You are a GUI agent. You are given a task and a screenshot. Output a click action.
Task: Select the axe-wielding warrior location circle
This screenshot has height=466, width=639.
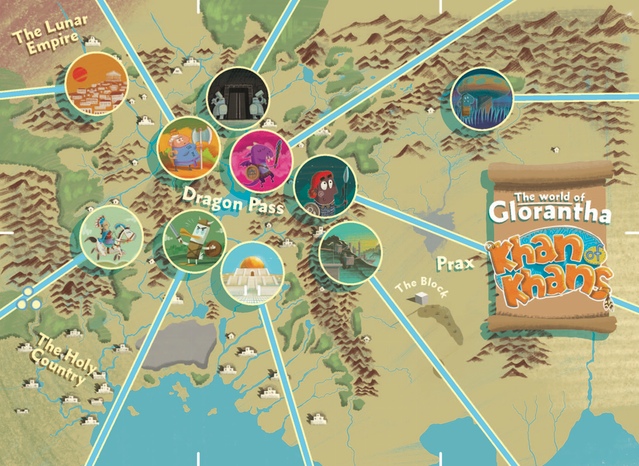tap(188, 147)
